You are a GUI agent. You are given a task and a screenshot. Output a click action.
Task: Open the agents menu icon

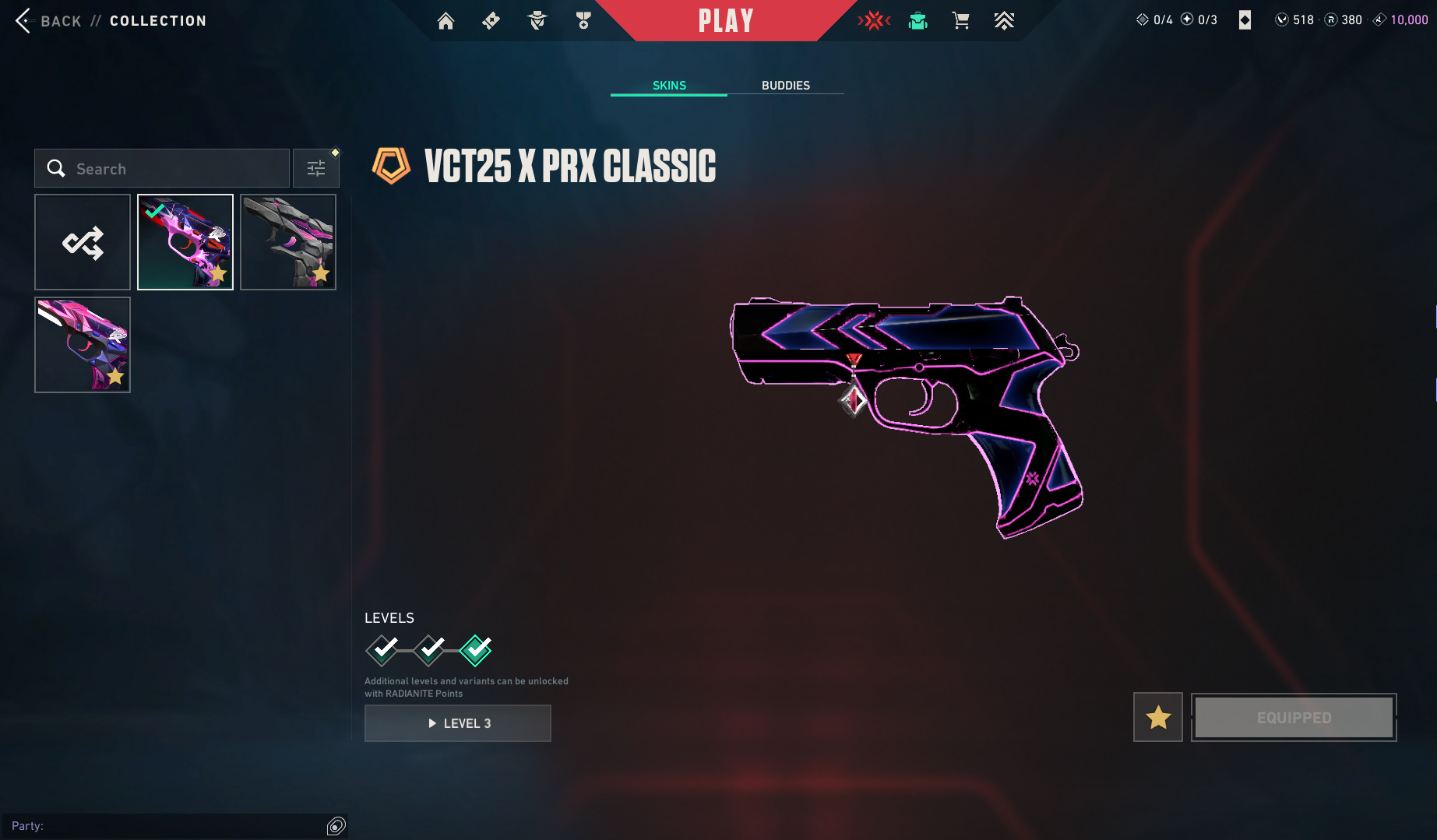[x=537, y=21]
